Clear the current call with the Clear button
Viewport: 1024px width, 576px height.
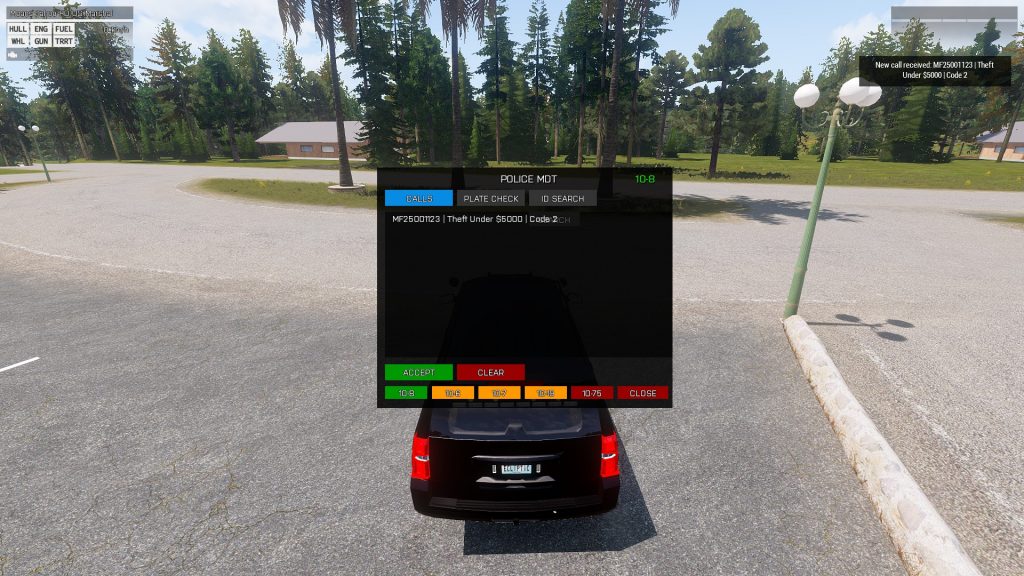[490, 372]
